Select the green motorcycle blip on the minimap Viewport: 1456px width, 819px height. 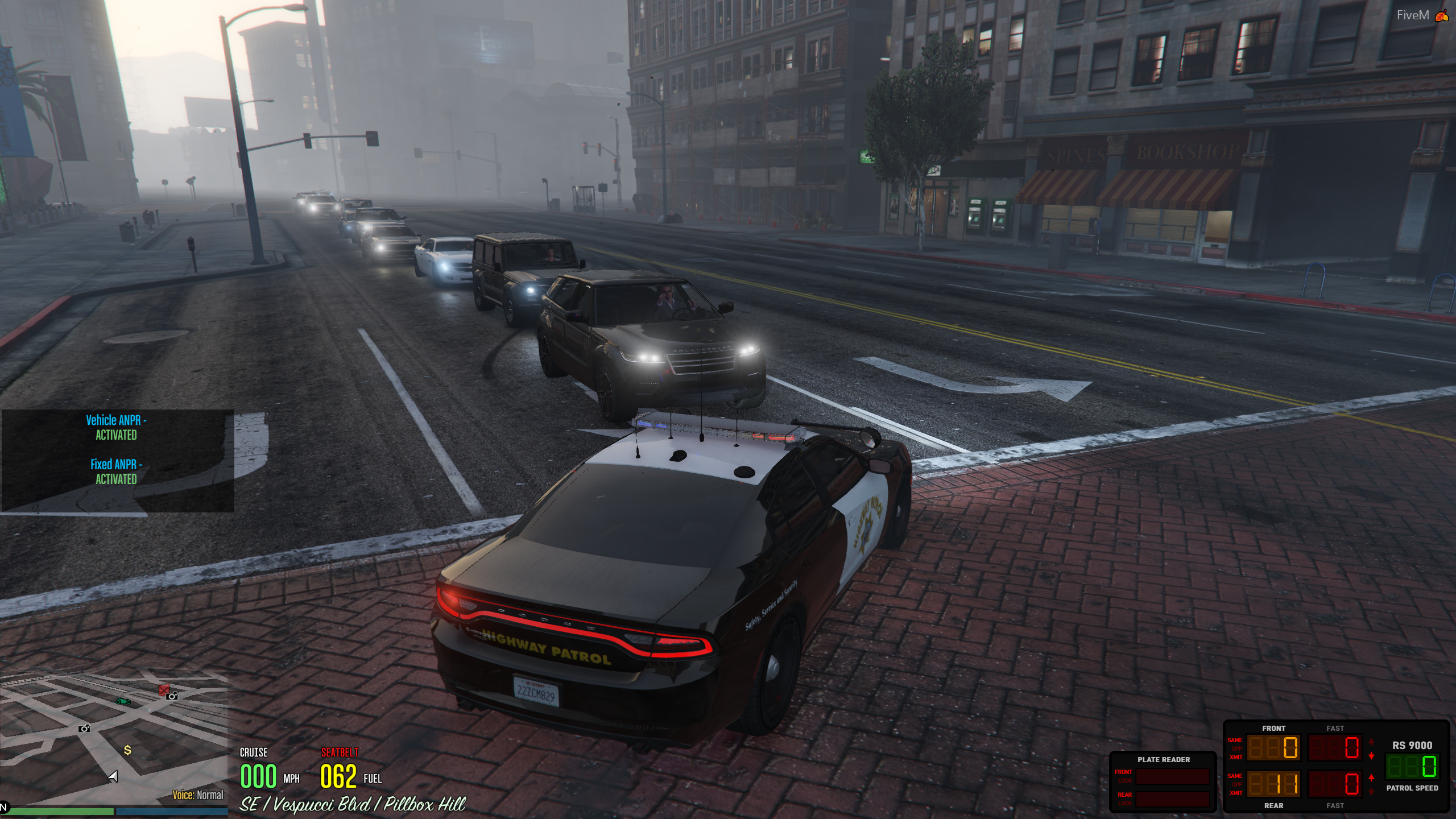pyautogui.click(x=123, y=702)
